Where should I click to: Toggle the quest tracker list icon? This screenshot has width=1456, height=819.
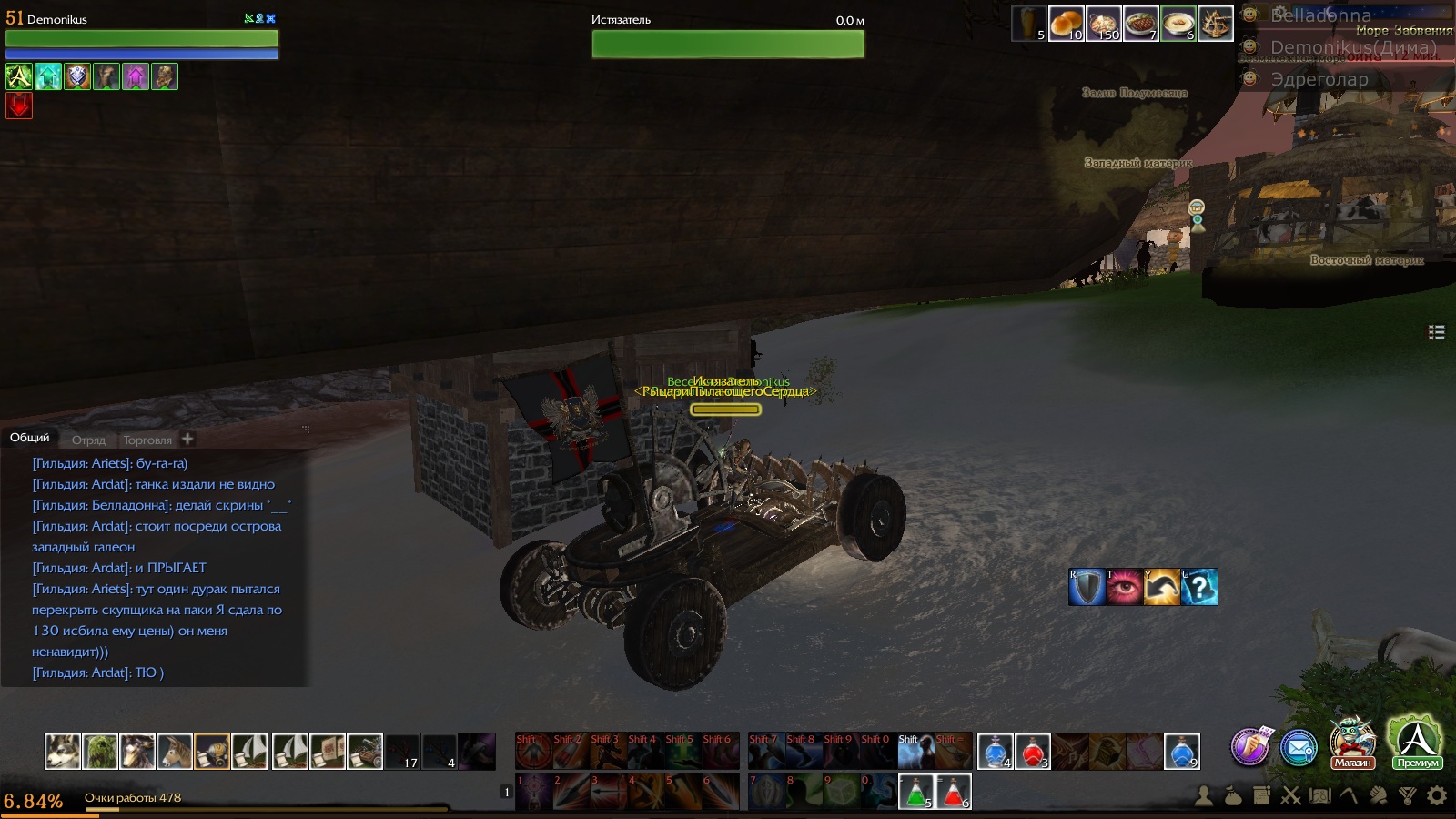click(1437, 332)
